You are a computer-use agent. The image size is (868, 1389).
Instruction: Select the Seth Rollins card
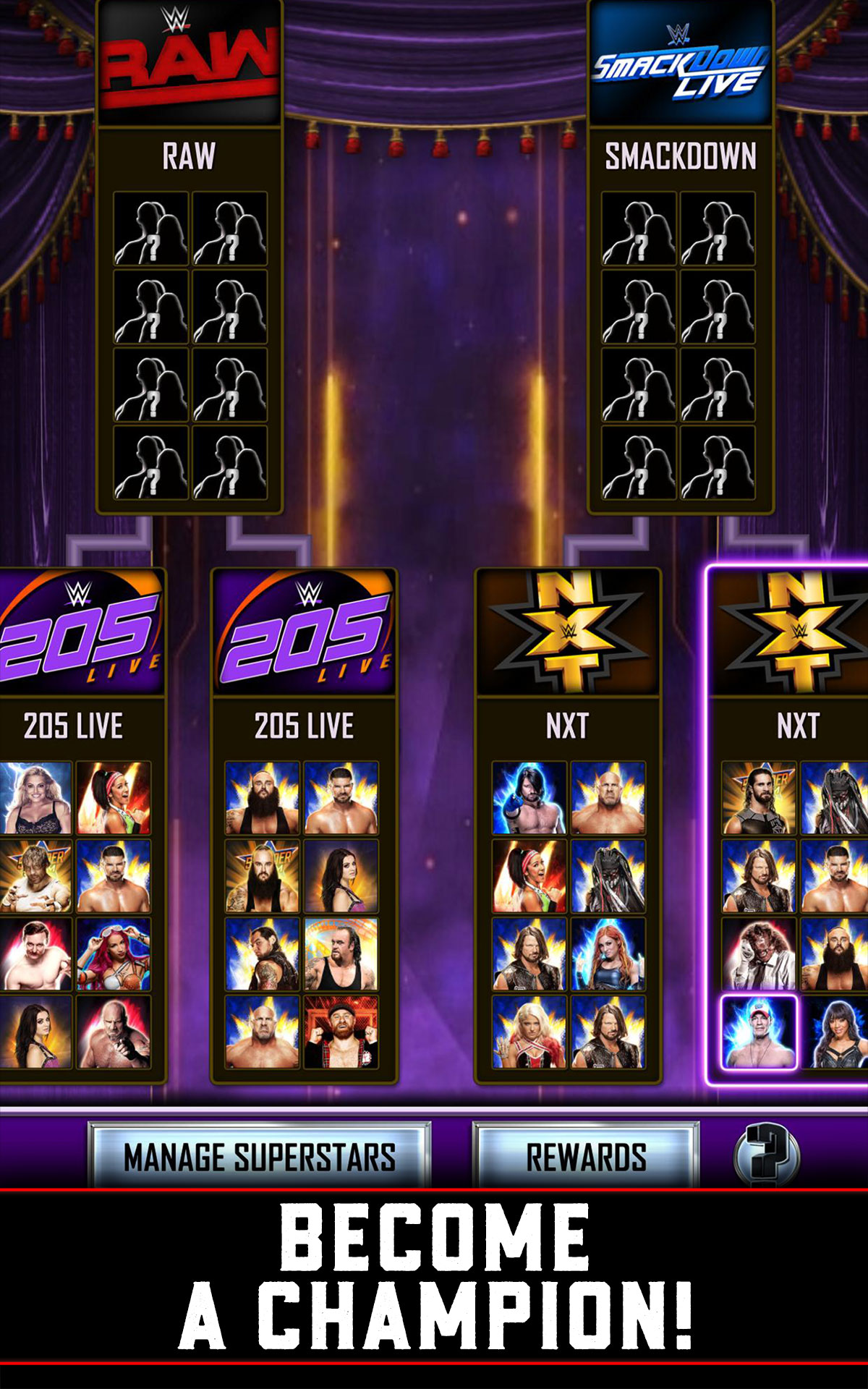point(759,798)
